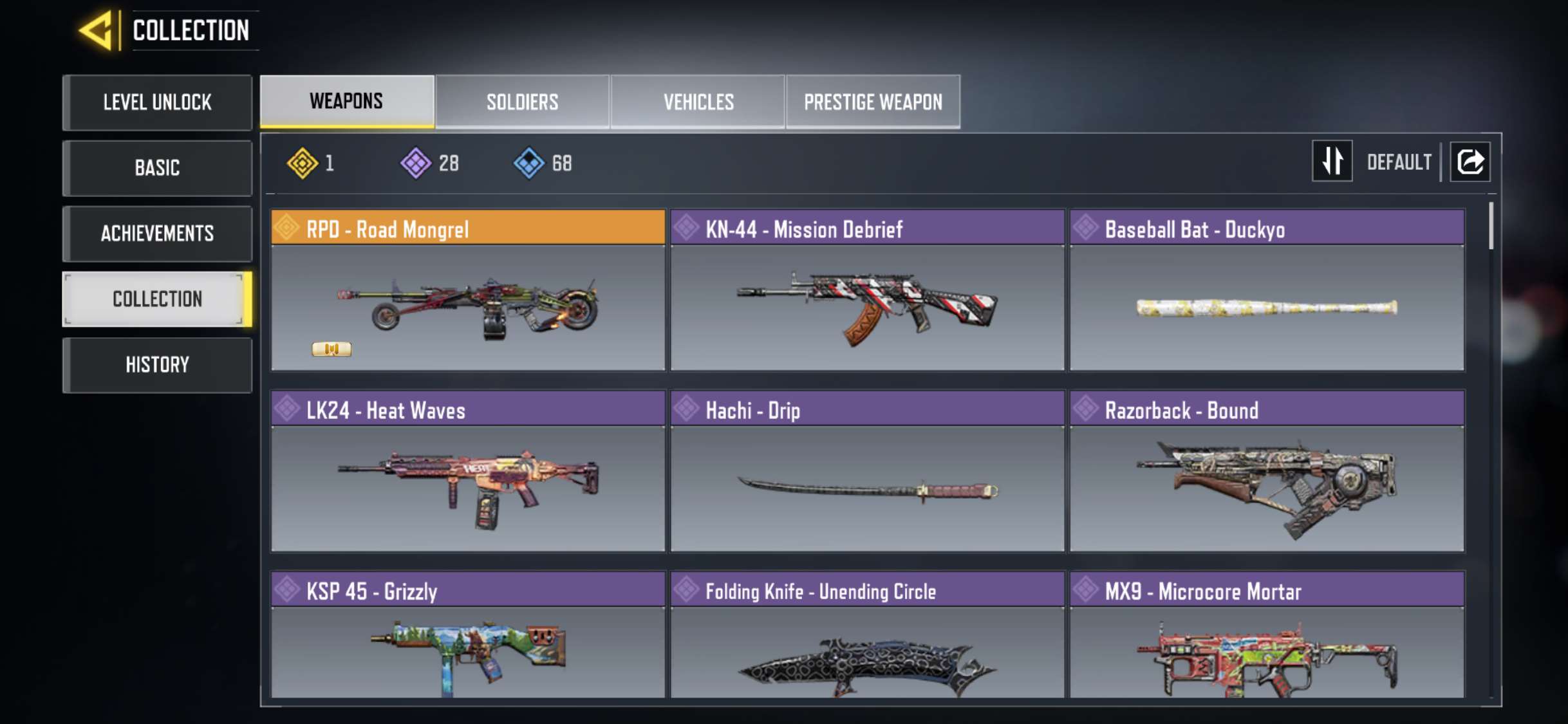Select the Hachi - Drip weapon thumbnail
Viewport: 1568px width, 724px height.
pos(866,489)
